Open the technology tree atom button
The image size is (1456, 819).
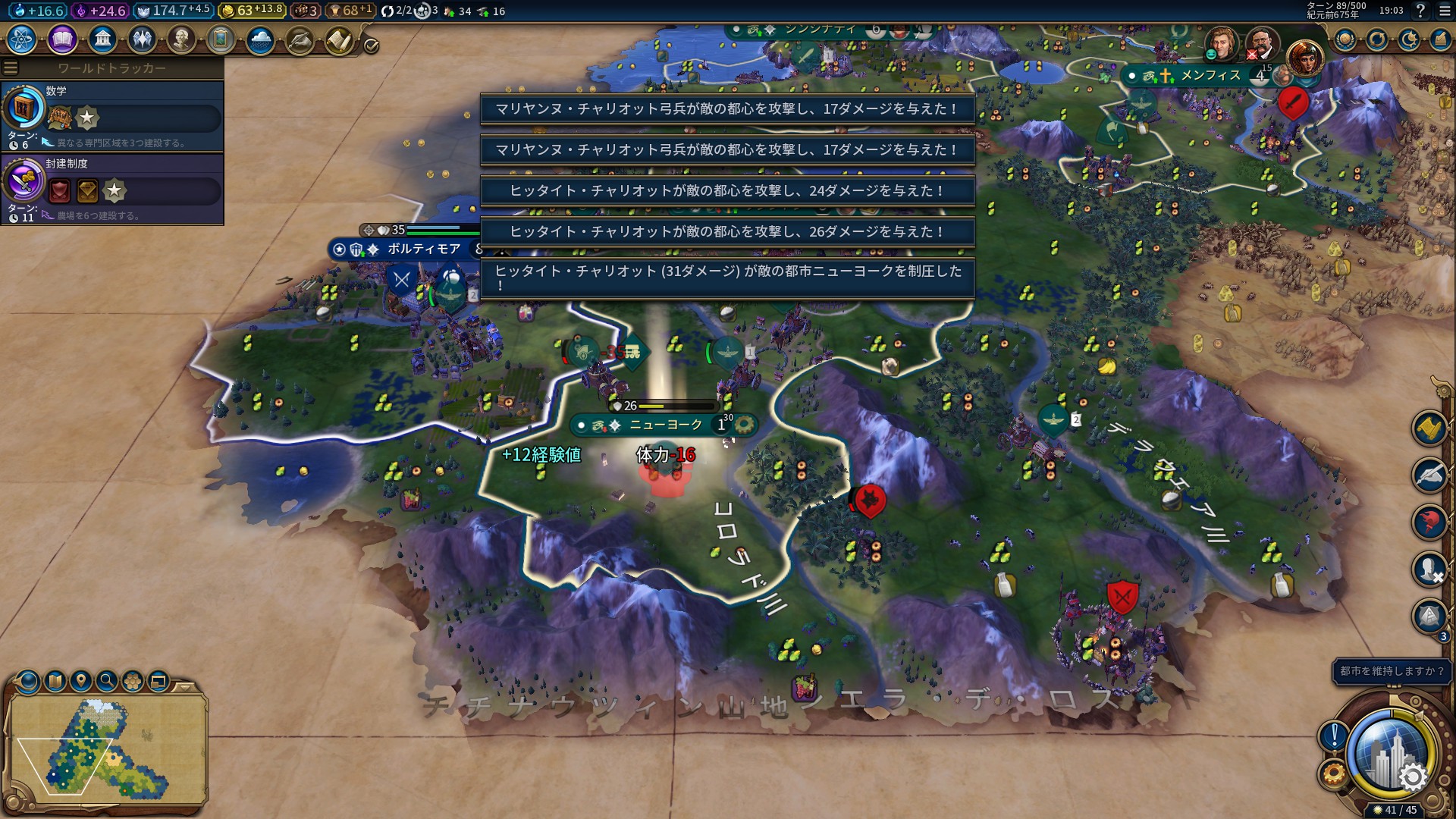click(x=21, y=39)
